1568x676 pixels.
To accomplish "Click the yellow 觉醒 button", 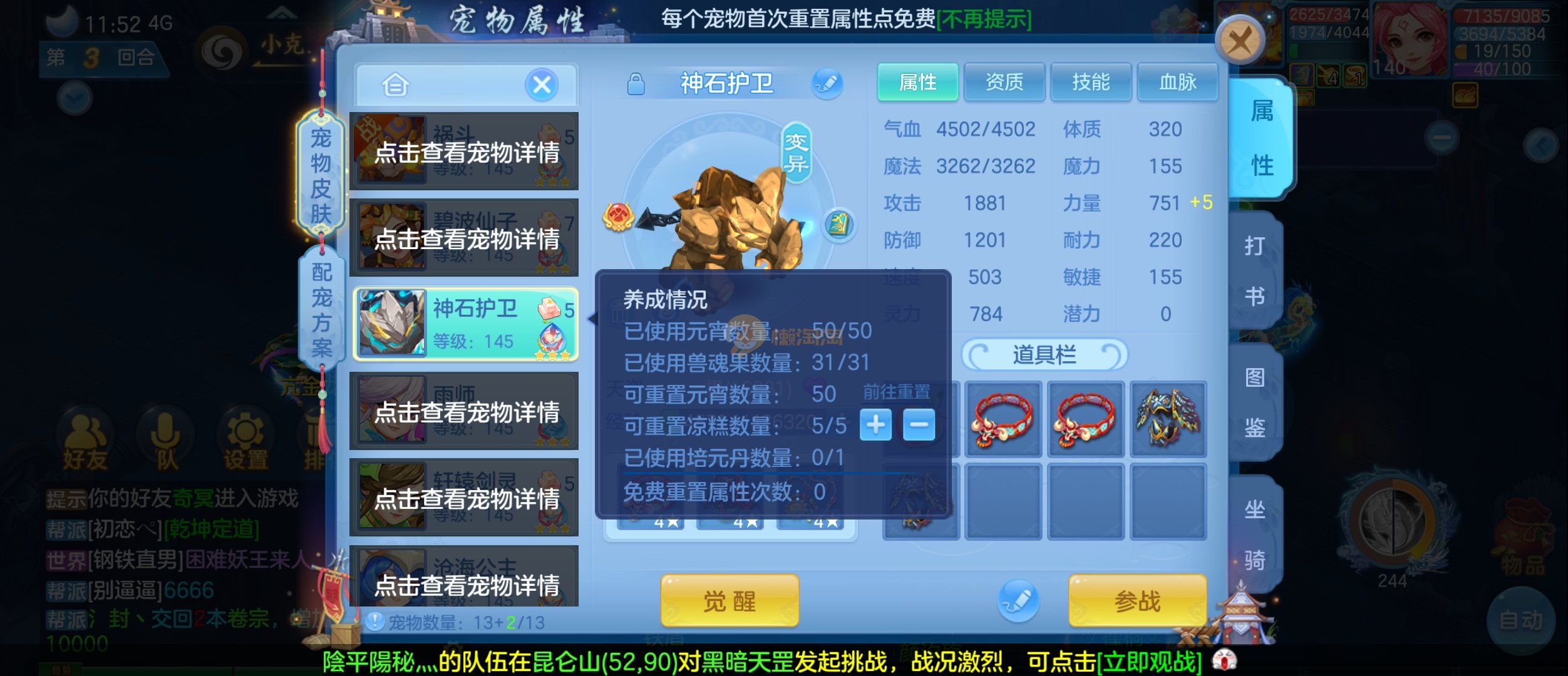I will pyautogui.click(x=730, y=601).
